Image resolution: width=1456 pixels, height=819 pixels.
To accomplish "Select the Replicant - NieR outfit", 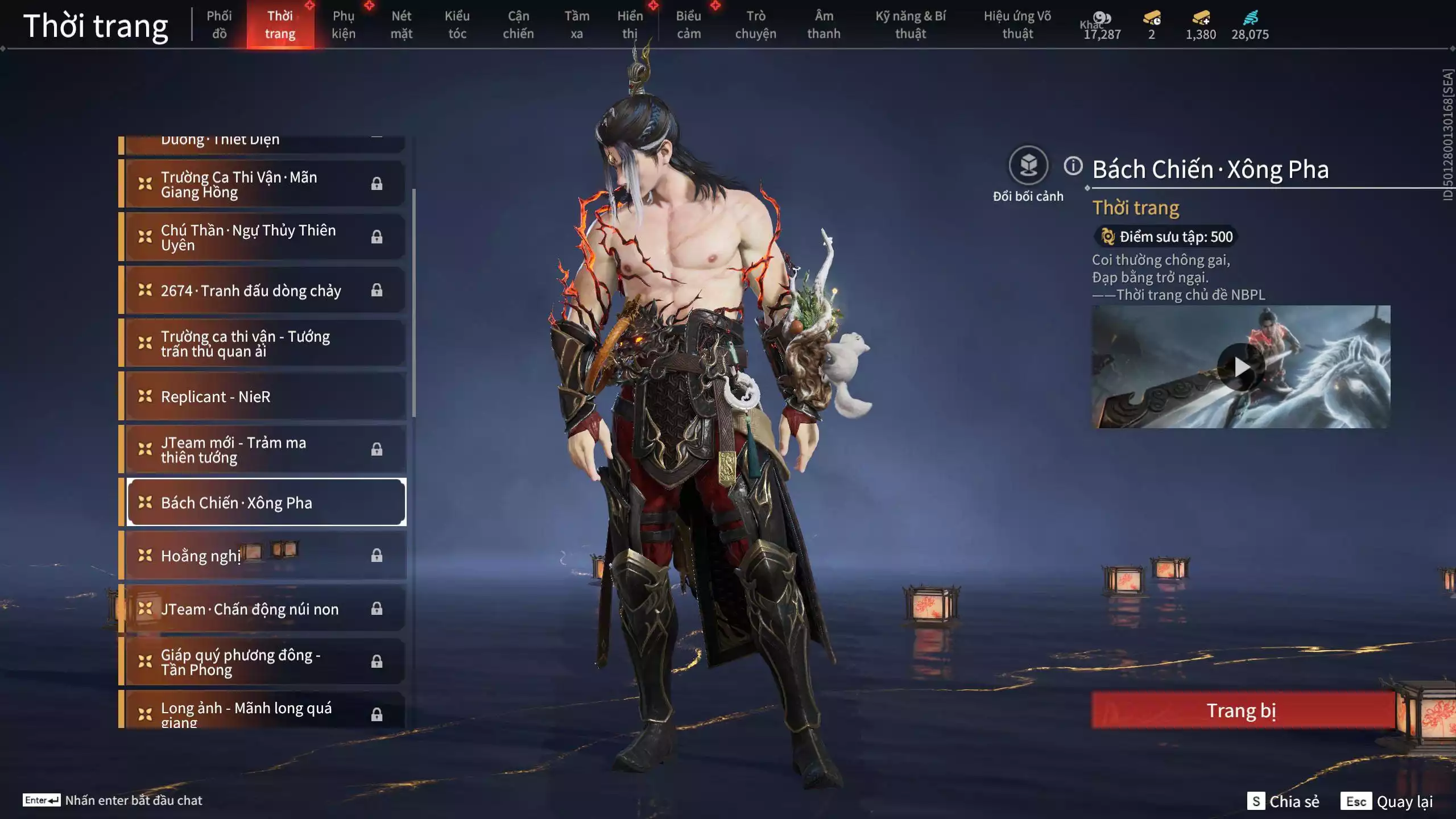I will pos(265,396).
